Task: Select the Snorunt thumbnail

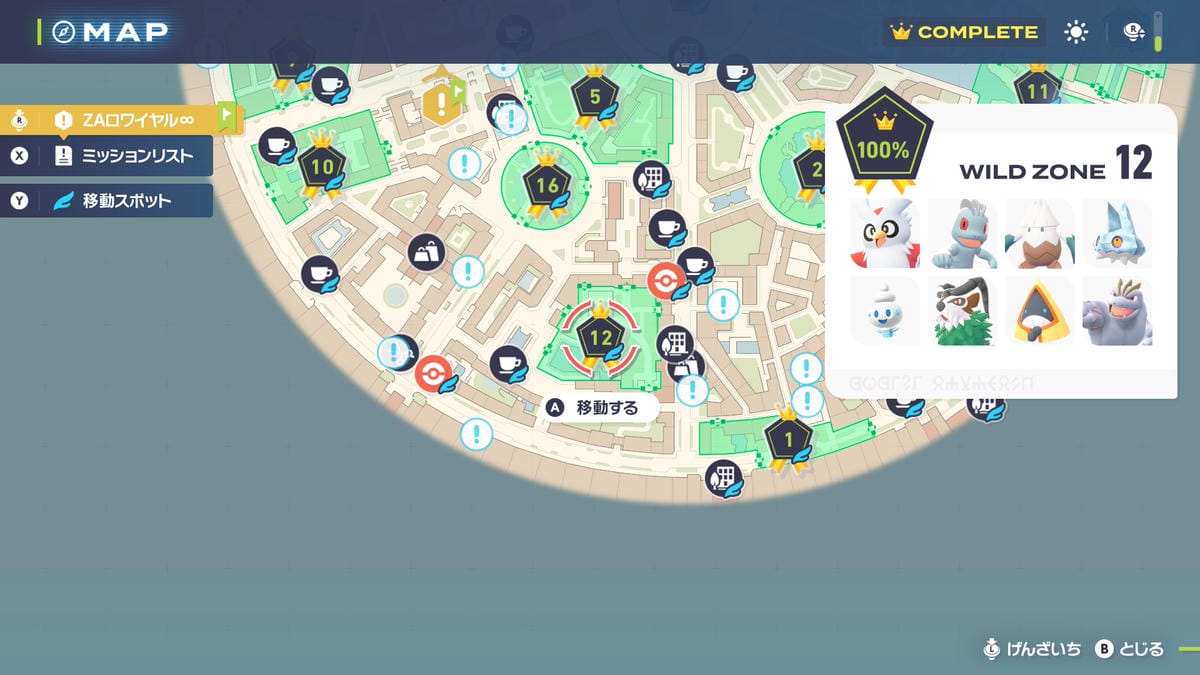Action: pos(1039,311)
